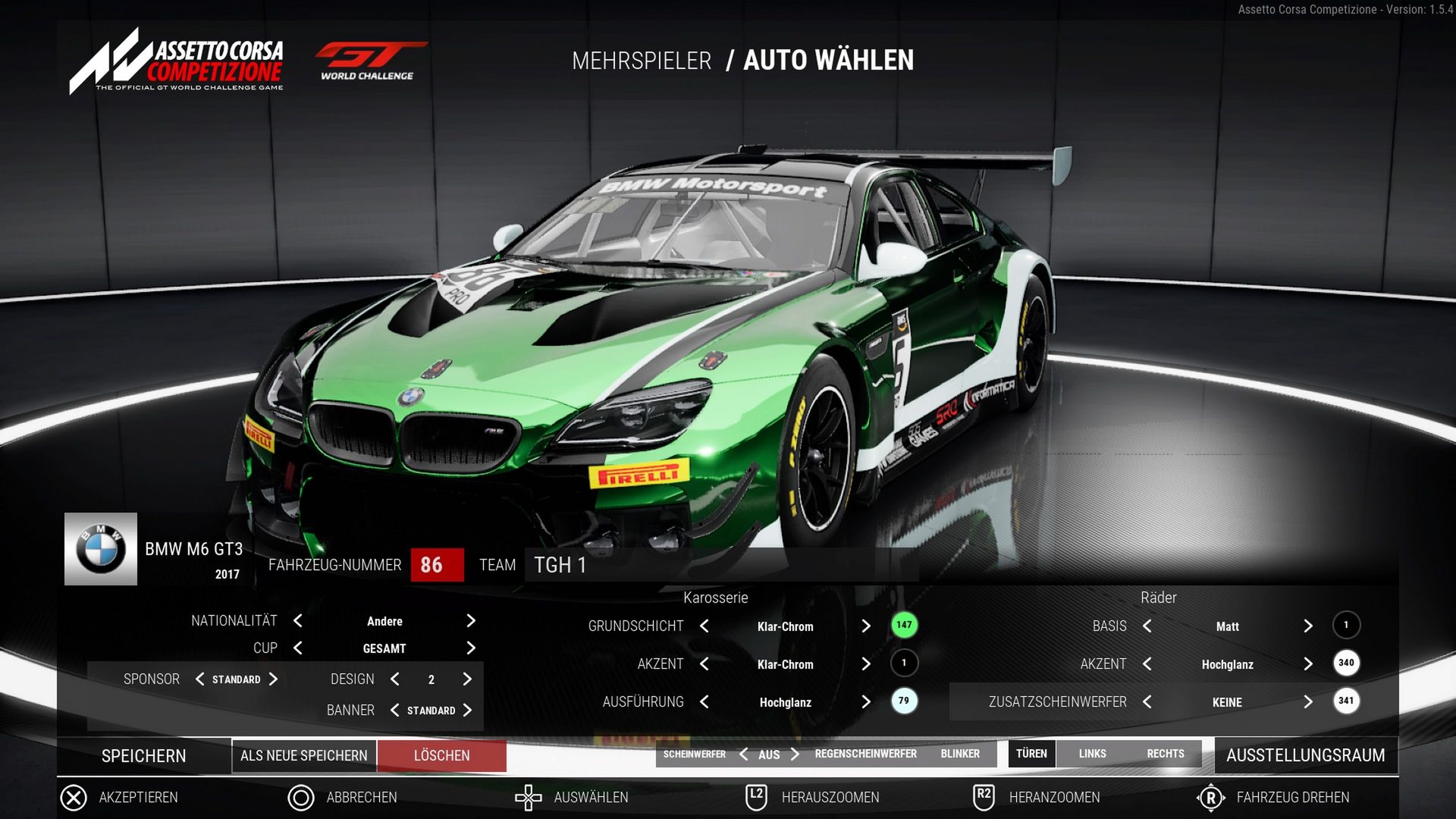Open the wheel Akzent color swatch 340
The width and height of the screenshot is (1456, 819).
[x=1346, y=664]
